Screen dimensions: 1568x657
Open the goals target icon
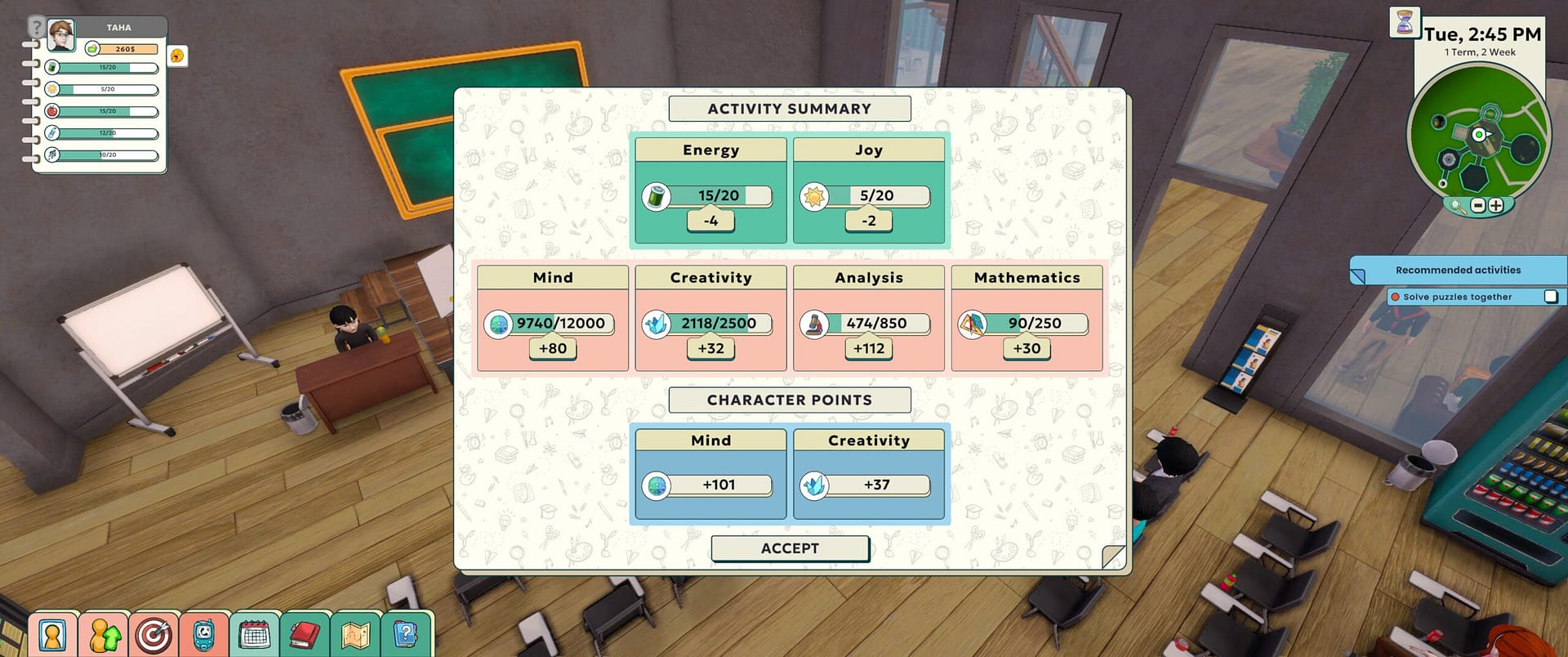click(x=154, y=635)
